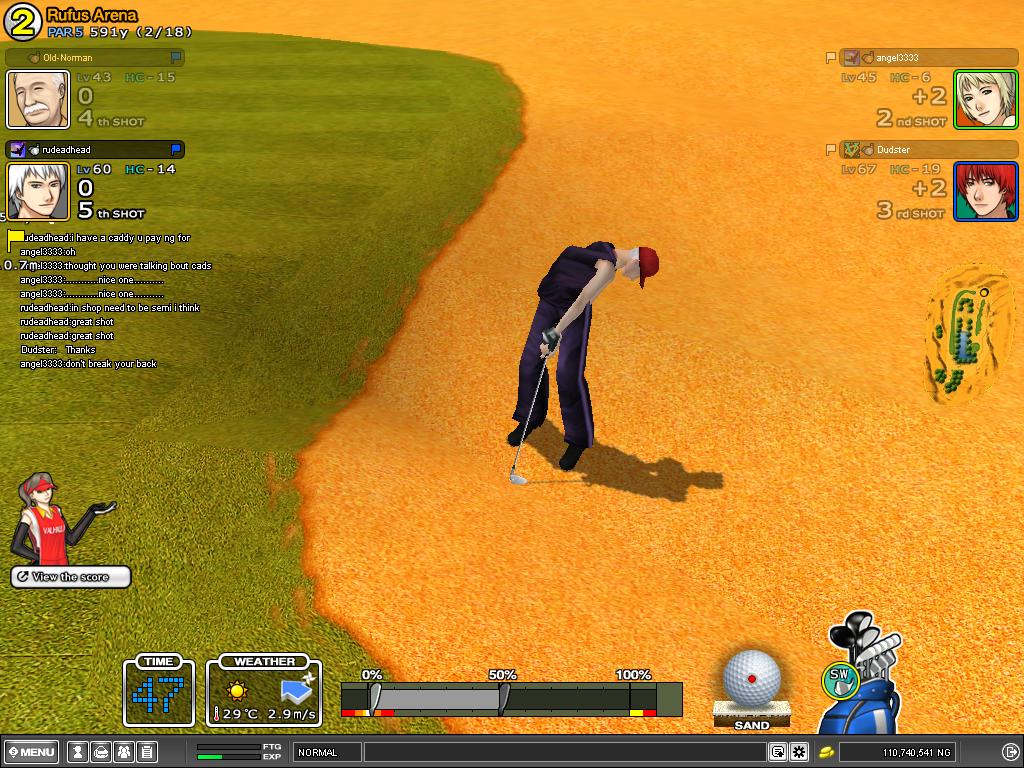1024x768 pixels.
Task: Click the View the score button
Action: [x=70, y=577]
